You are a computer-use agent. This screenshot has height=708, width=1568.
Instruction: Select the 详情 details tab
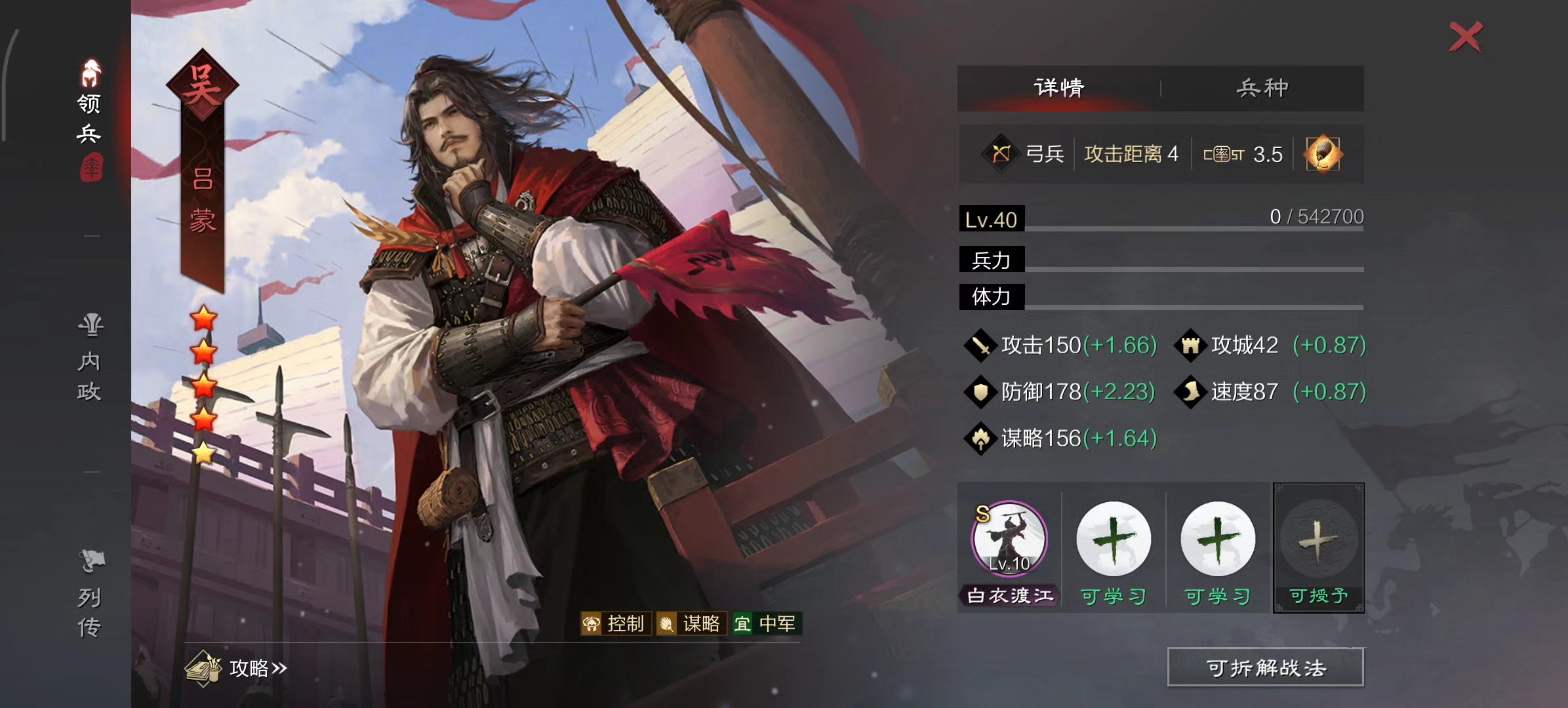[1057, 86]
